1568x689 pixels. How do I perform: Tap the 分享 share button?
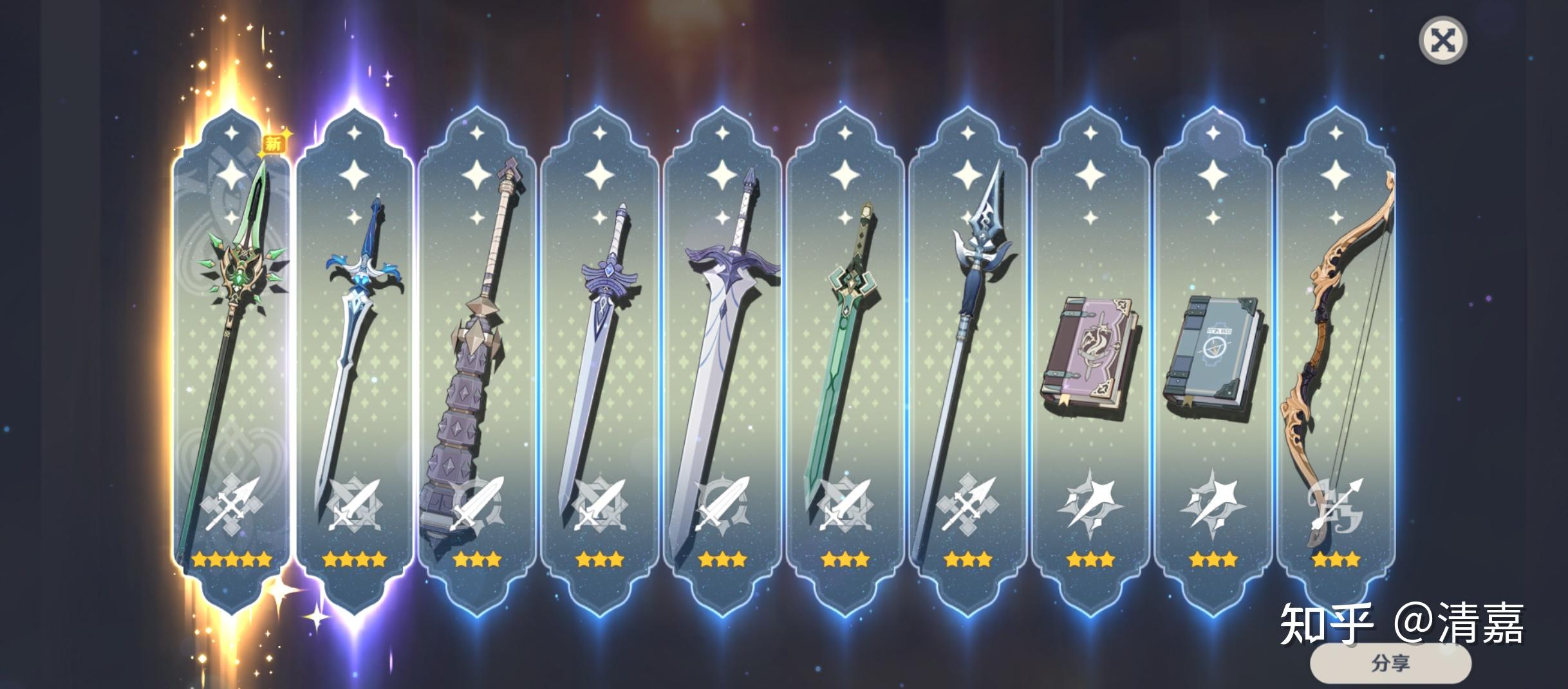coord(1390,663)
